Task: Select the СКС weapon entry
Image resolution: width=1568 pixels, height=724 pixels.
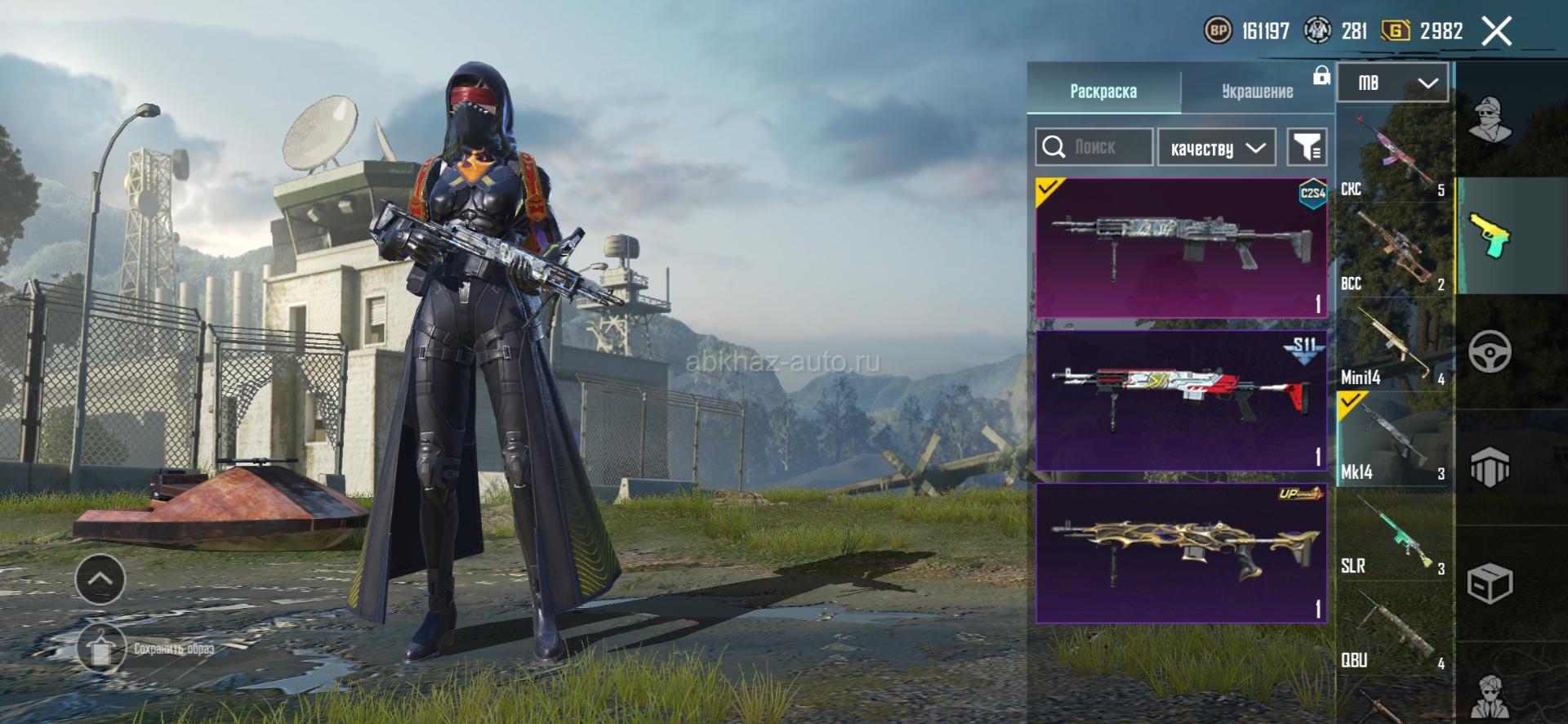Action: 1395,155
